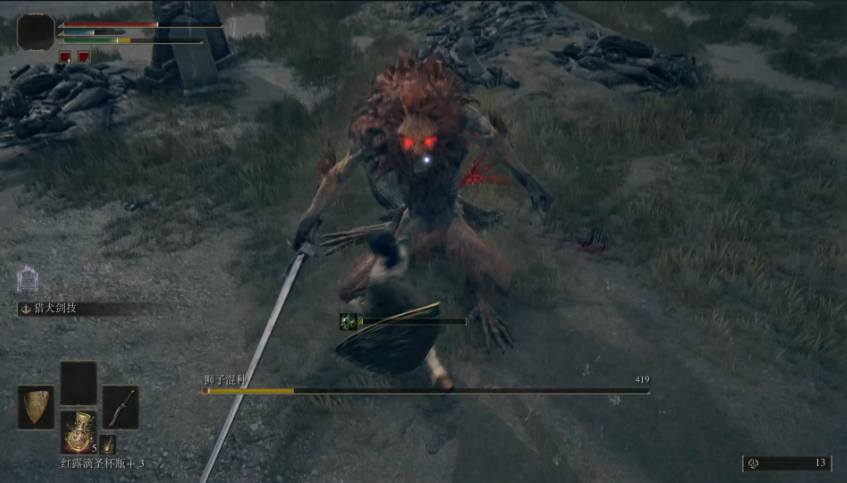
Task: Click the ghostly summon icon above the skill label
Action: (27, 279)
